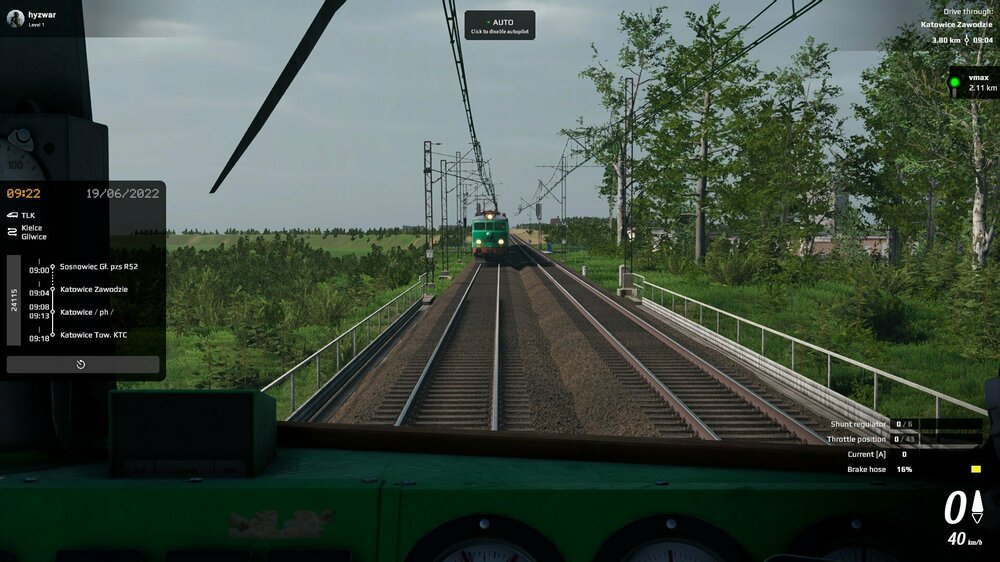Click the green vmax signal indicator
The height and width of the screenshot is (562, 1000).
(955, 82)
